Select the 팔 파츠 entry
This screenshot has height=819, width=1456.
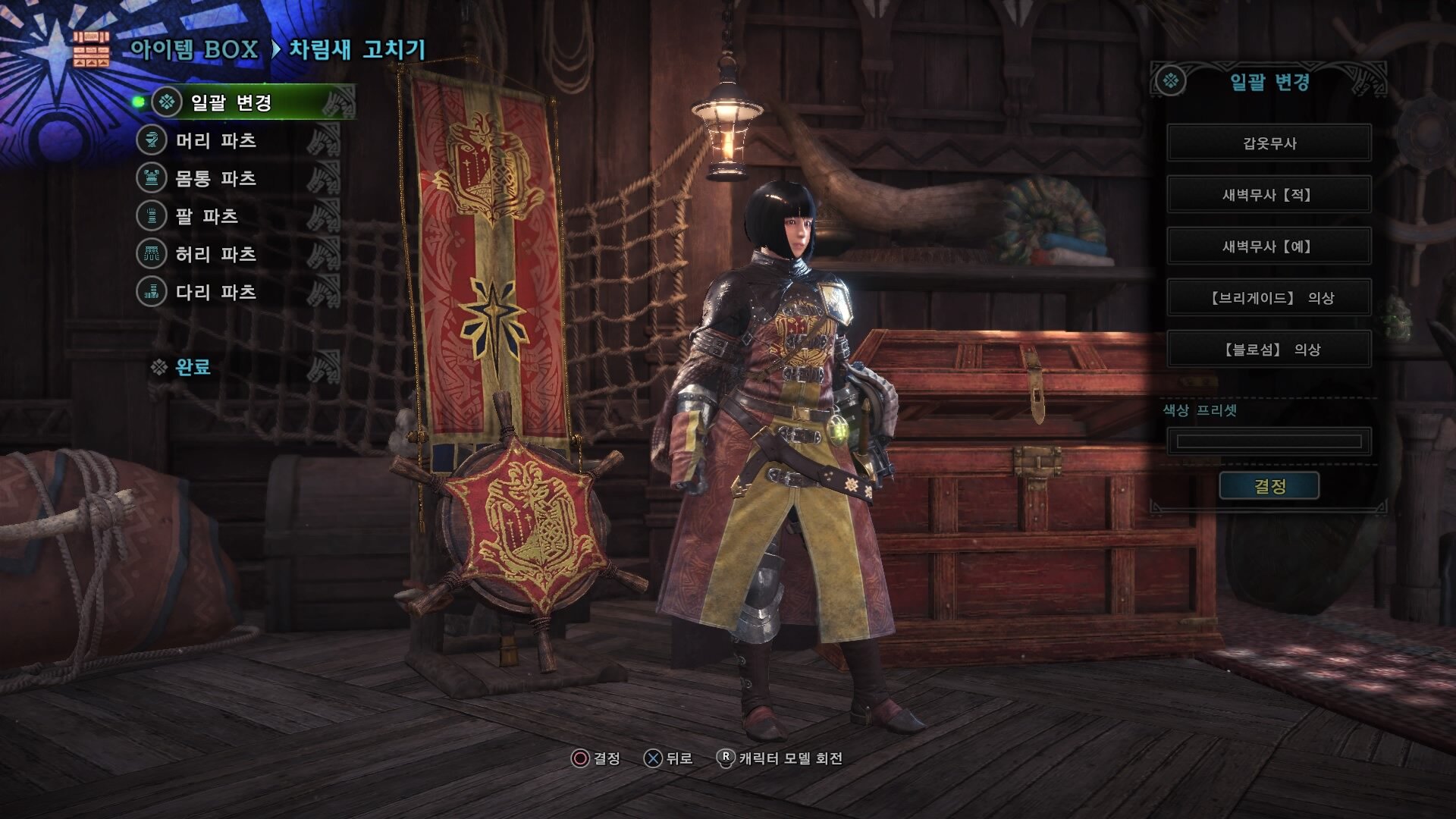point(206,216)
